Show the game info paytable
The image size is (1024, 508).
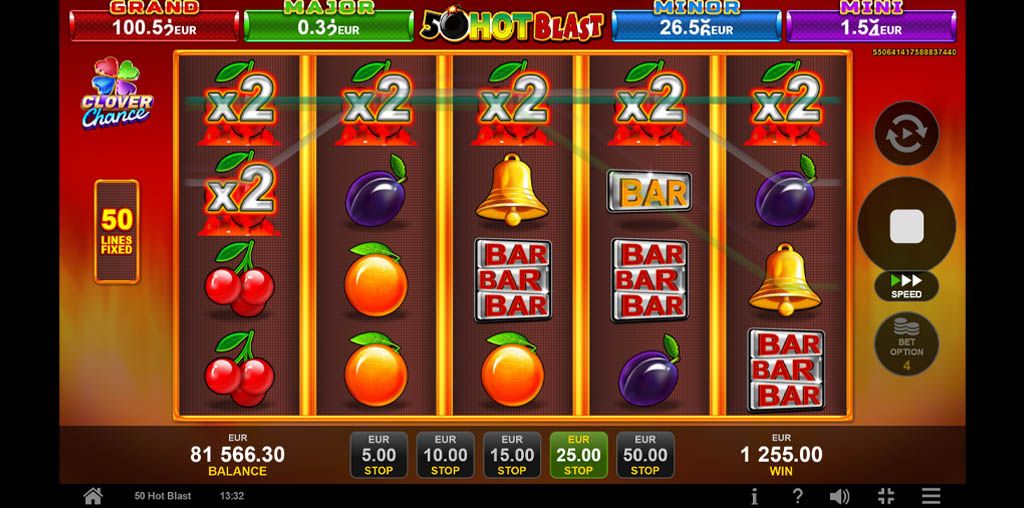(x=754, y=496)
